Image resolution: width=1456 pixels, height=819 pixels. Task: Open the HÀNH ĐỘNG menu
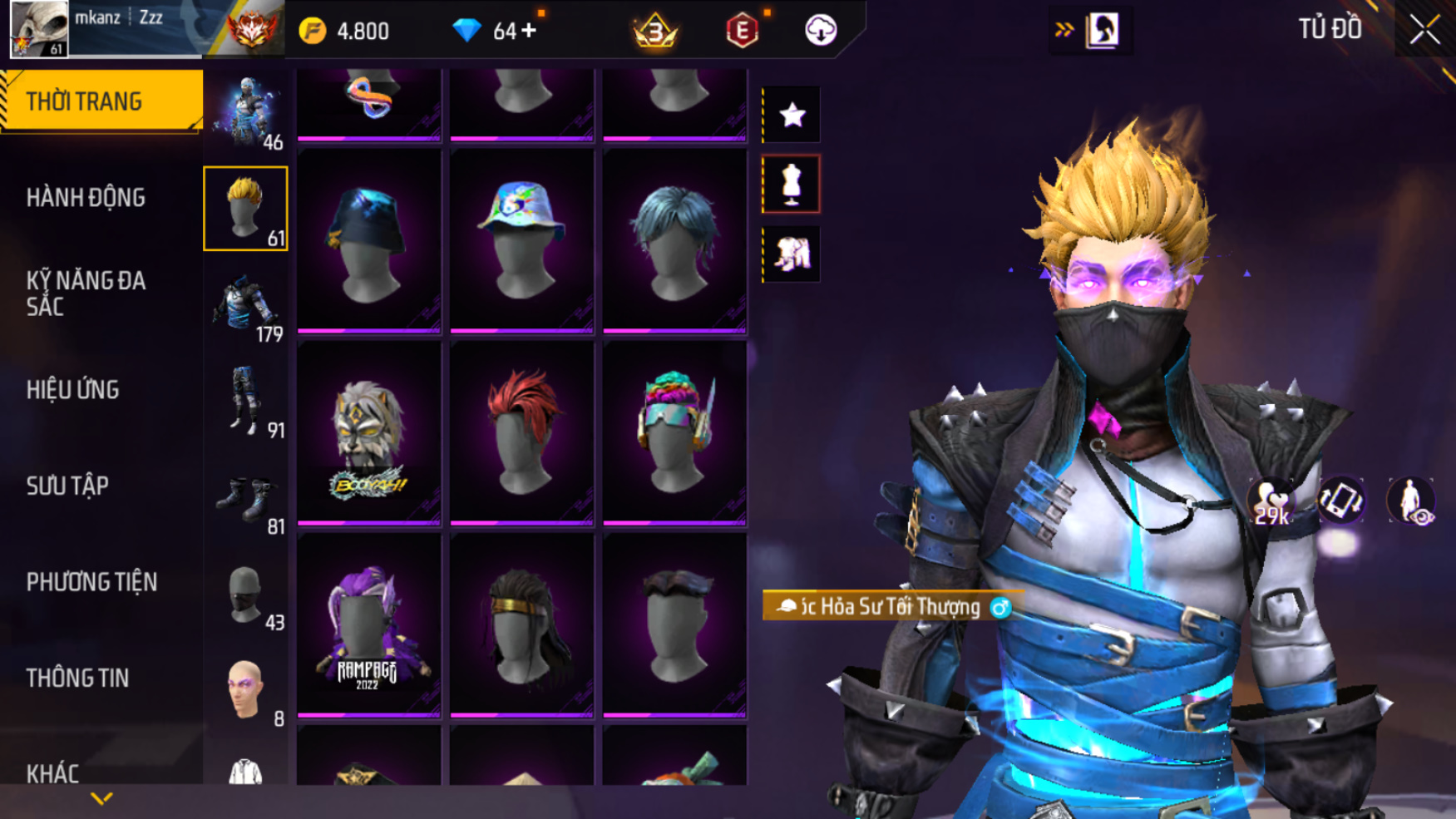click(86, 198)
